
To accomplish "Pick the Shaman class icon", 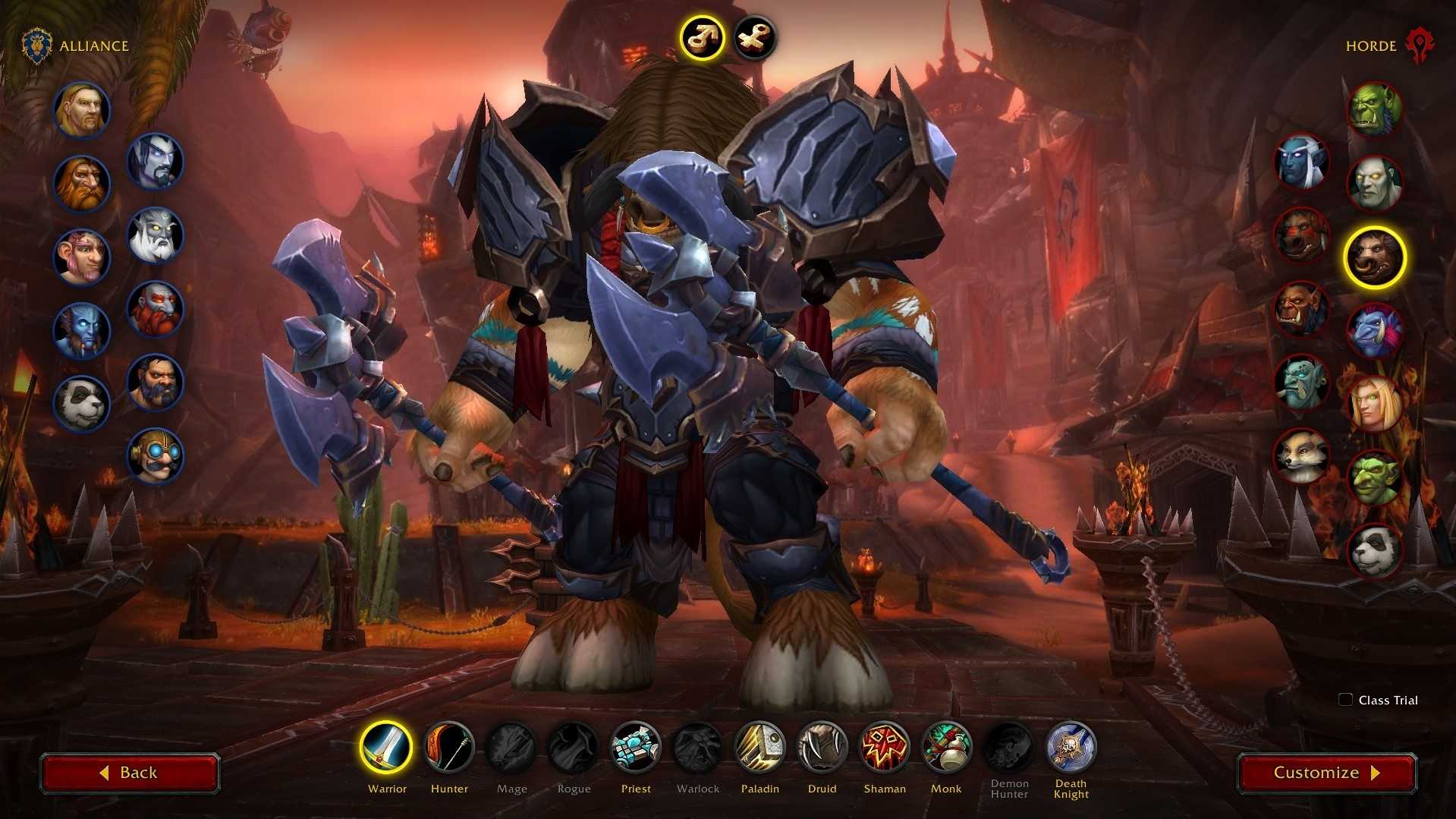I will click(x=884, y=748).
